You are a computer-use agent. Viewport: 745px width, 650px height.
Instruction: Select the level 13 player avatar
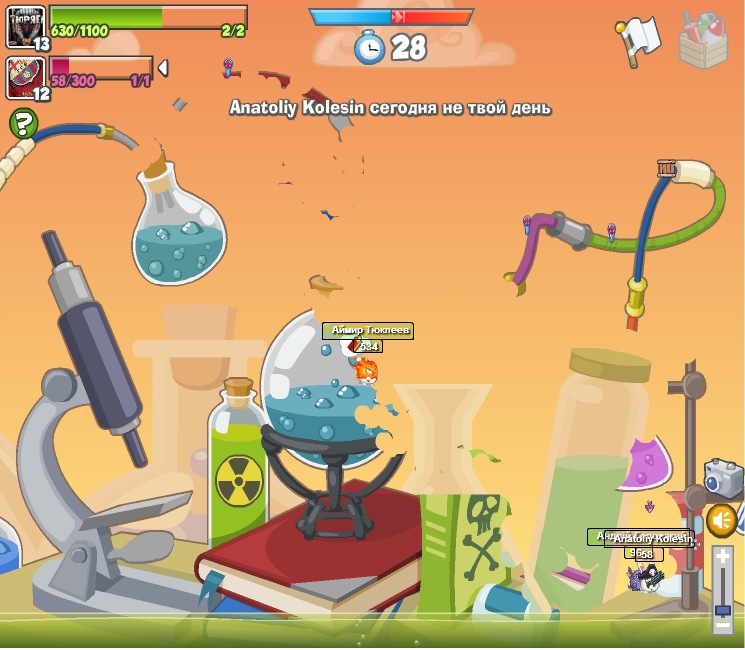(x=25, y=26)
